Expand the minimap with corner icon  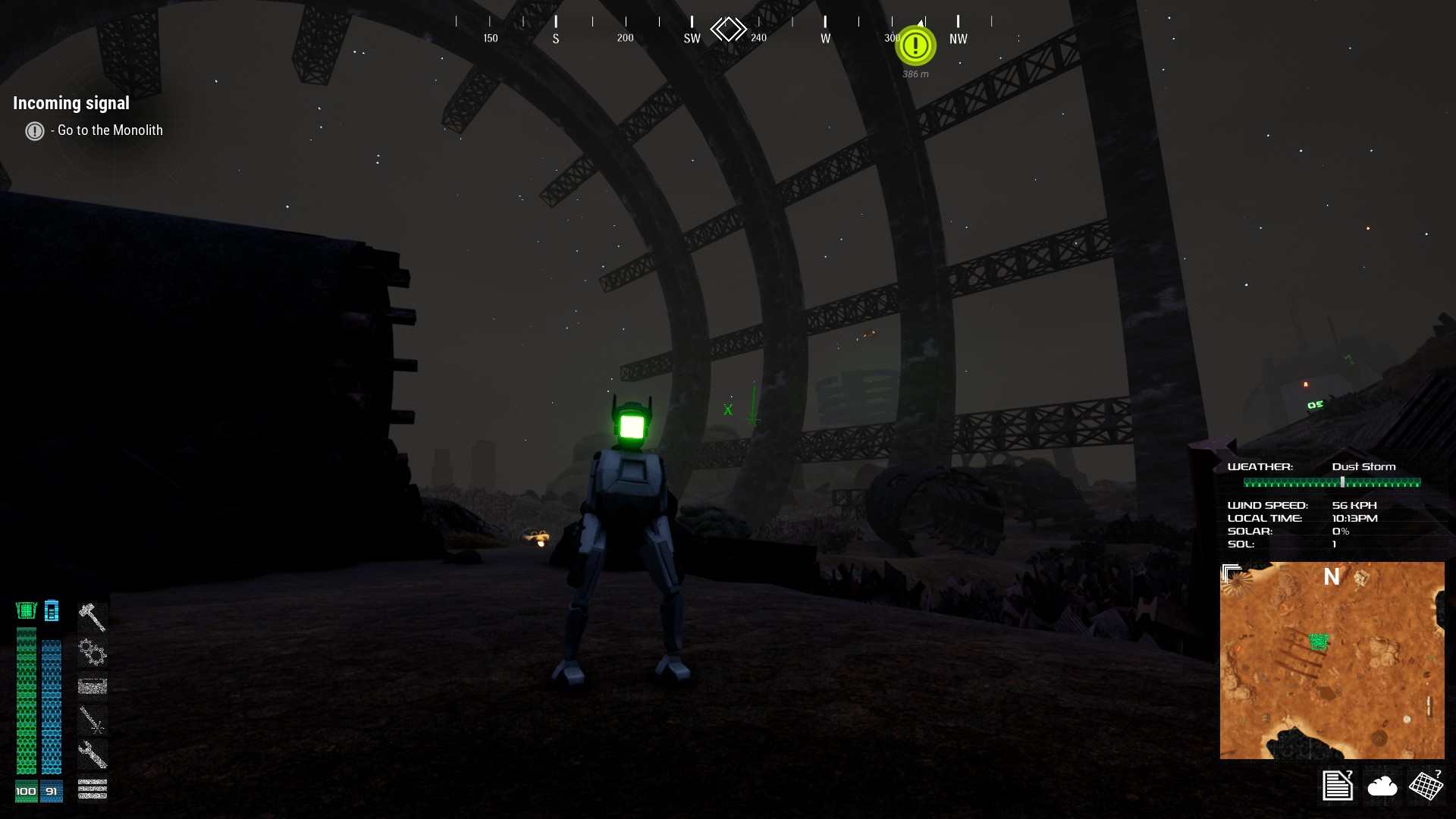1232,573
